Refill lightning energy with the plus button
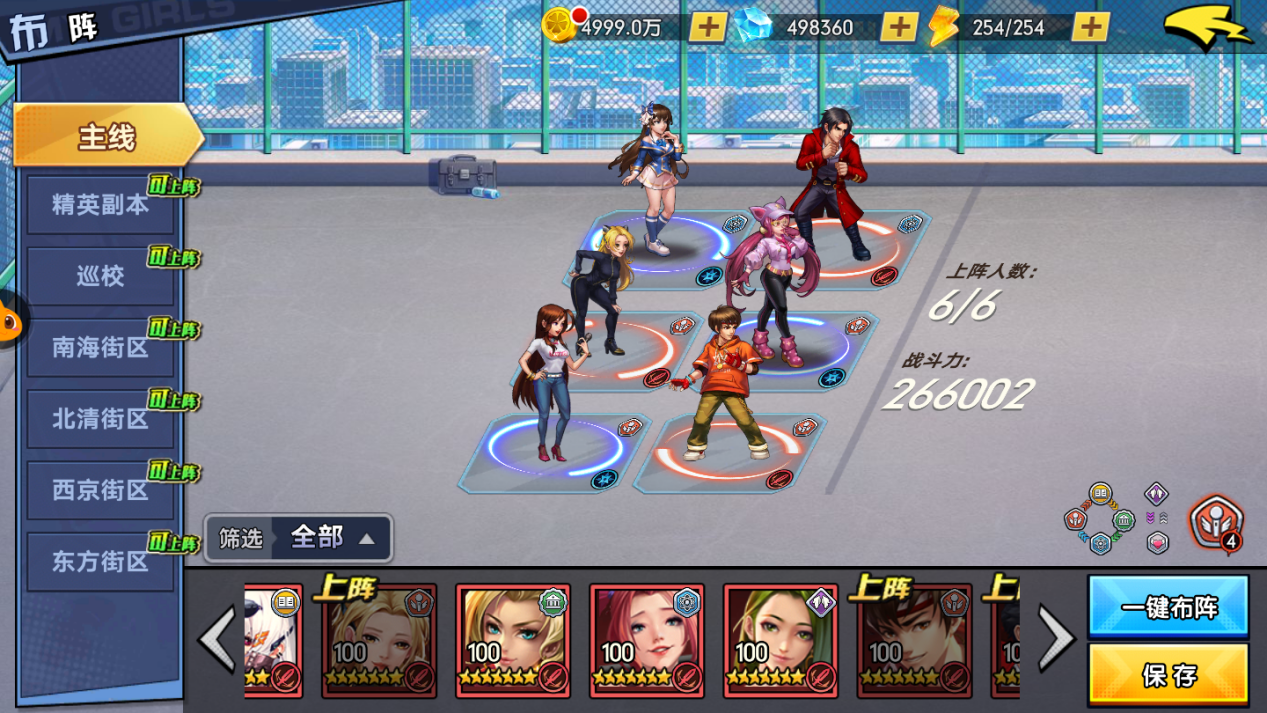Viewport: 1267px width, 713px height. click(1090, 27)
